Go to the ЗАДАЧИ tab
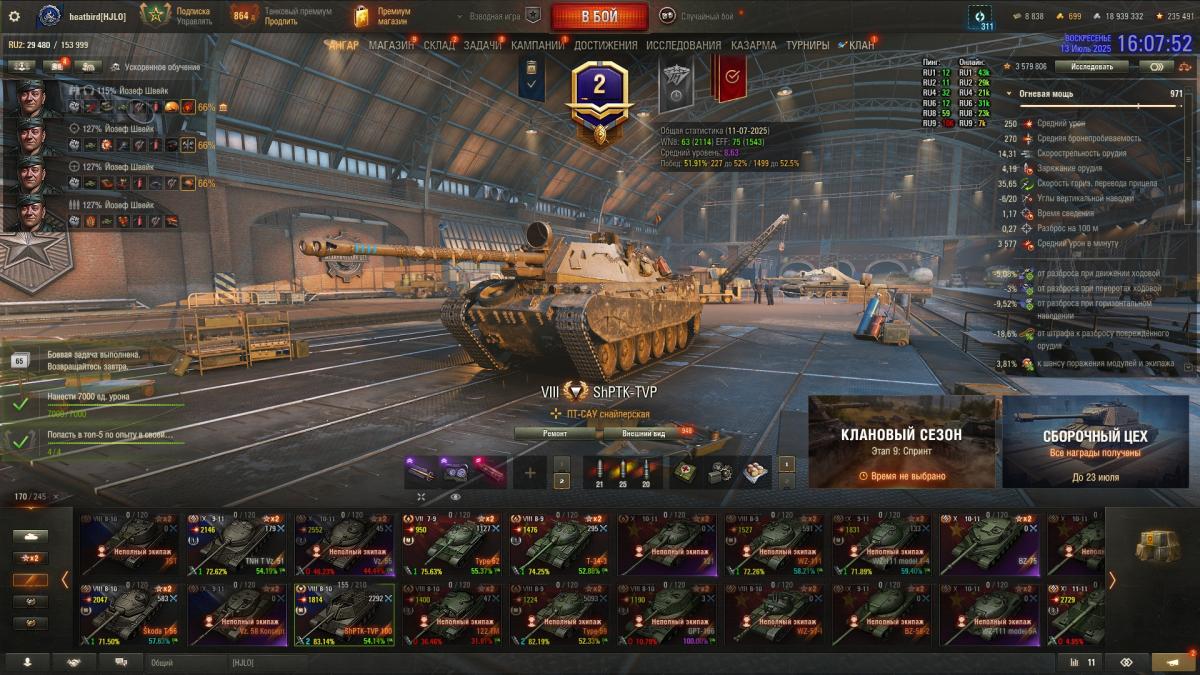The image size is (1200, 675). click(x=482, y=45)
